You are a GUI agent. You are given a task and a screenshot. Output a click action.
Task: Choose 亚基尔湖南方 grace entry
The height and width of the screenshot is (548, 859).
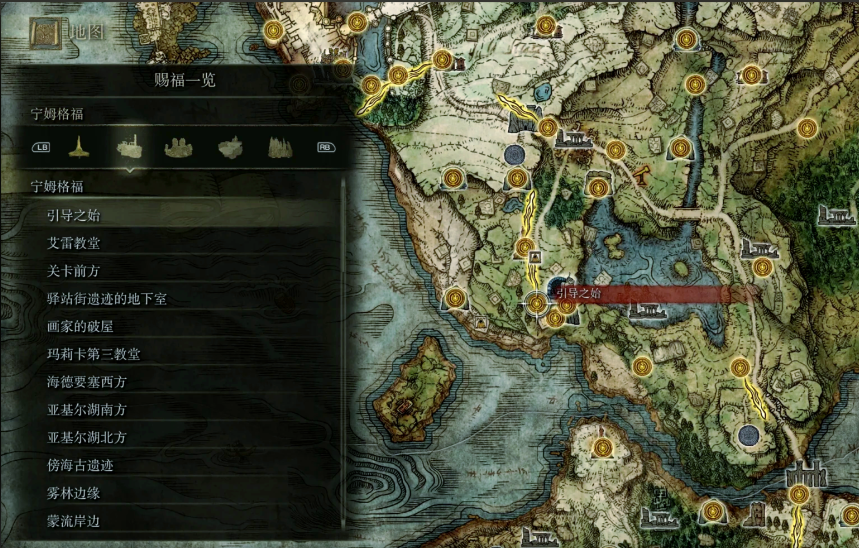(x=87, y=410)
